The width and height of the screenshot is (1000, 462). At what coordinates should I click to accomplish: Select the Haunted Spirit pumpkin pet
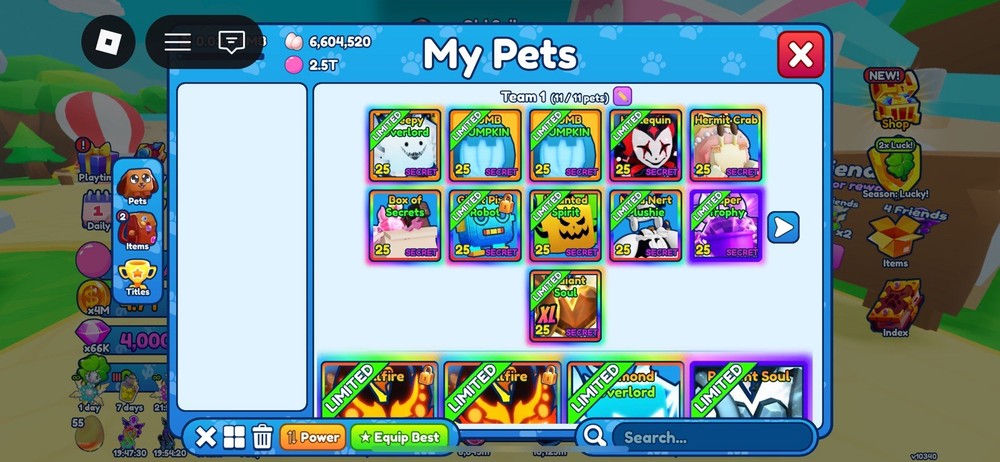coord(566,226)
